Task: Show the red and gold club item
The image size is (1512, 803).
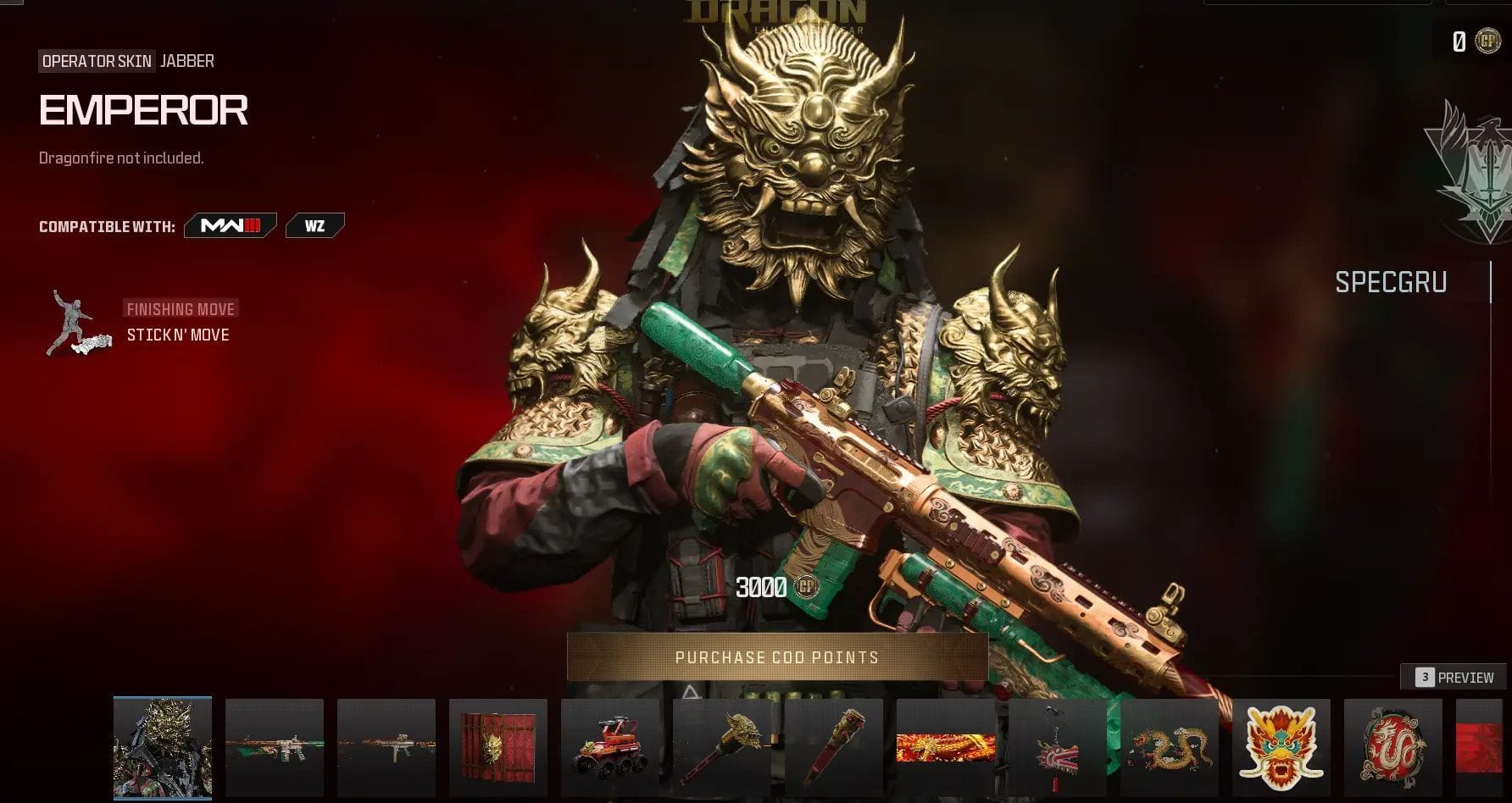Action: click(x=834, y=748)
